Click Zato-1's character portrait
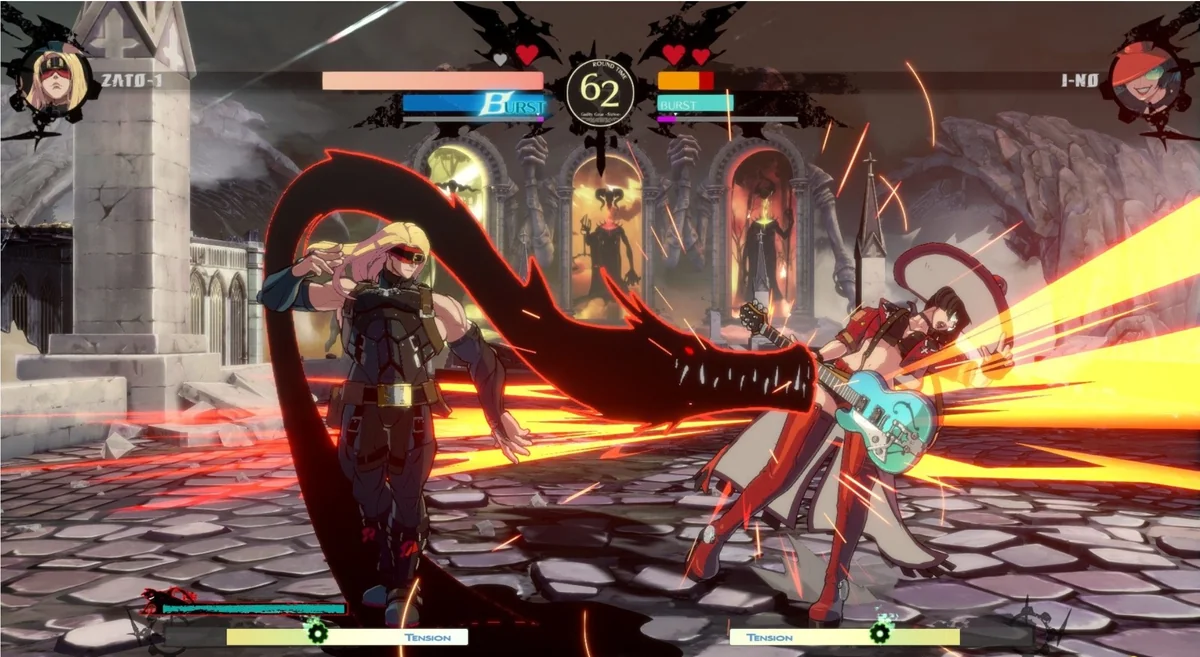1200x657 pixels. click(51, 80)
